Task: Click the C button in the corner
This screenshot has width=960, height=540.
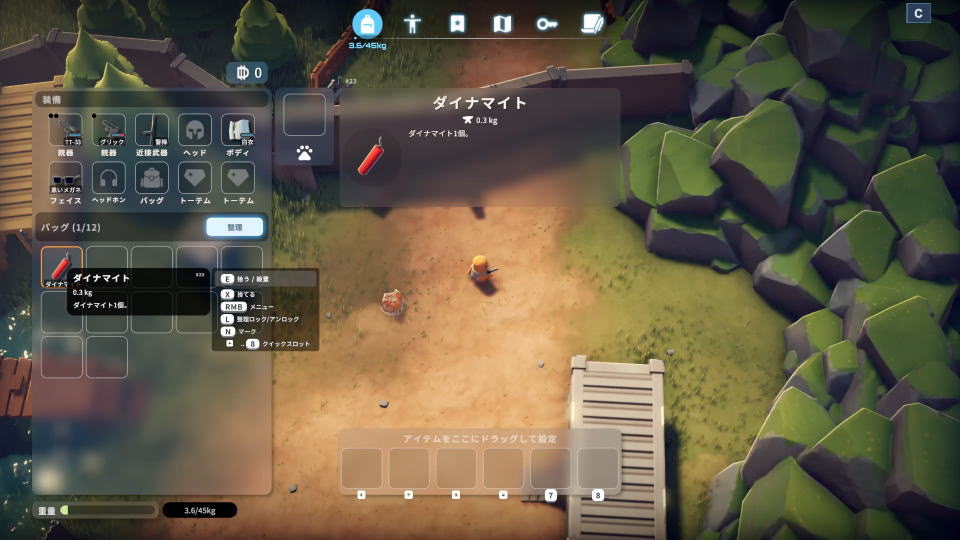Action: [918, 13]
